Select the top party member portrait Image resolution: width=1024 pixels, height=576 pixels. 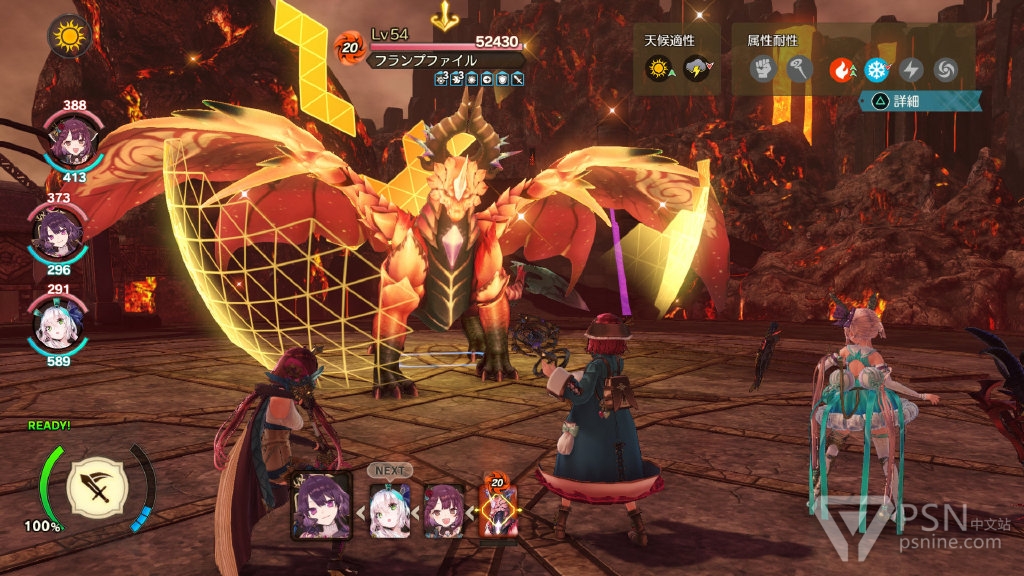[x=66, y=143]
